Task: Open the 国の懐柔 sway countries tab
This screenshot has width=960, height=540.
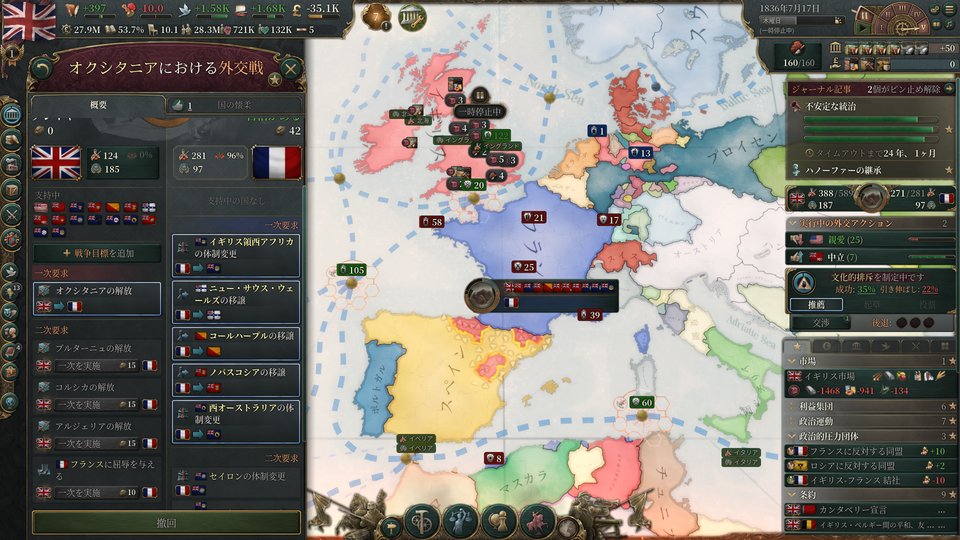Action: (233, 105)
